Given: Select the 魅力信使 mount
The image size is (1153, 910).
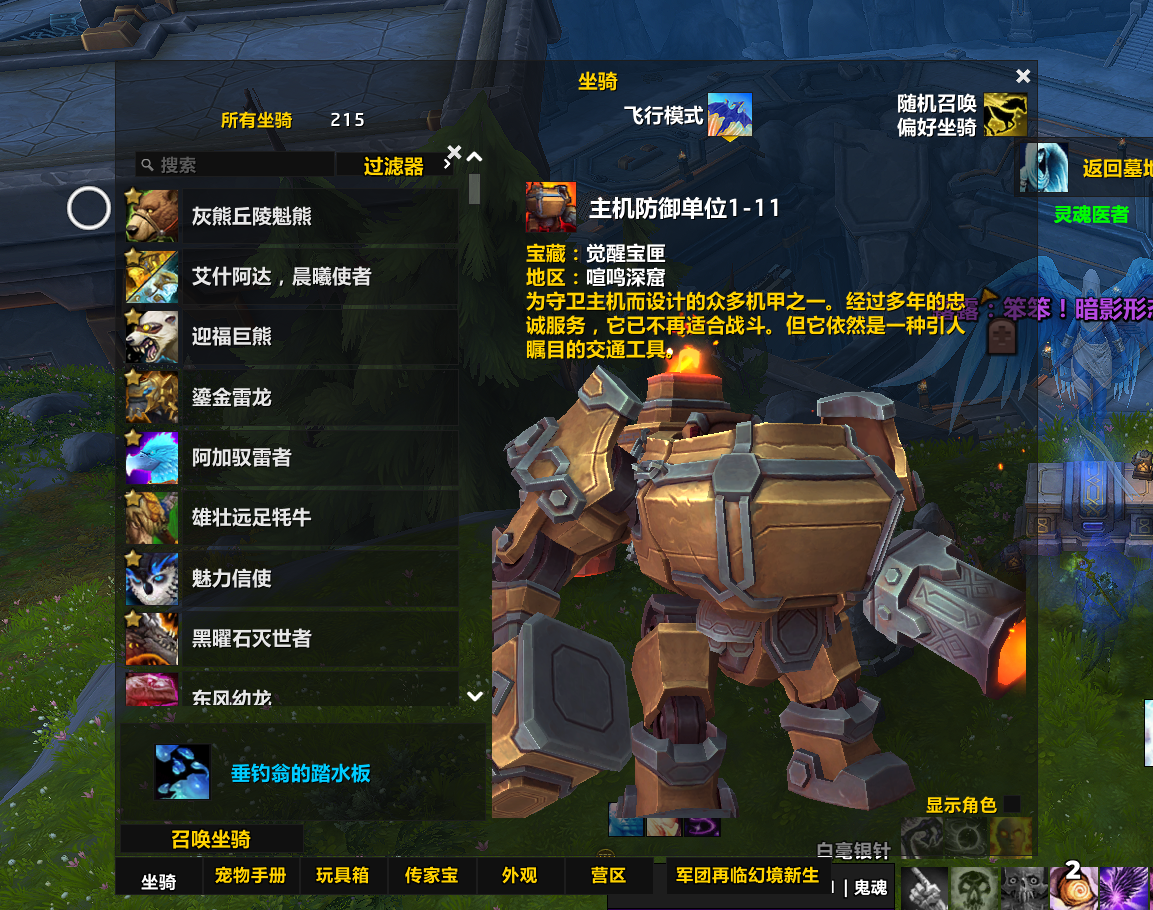Looking at the screenshot, I should click(x=290, y=578).
